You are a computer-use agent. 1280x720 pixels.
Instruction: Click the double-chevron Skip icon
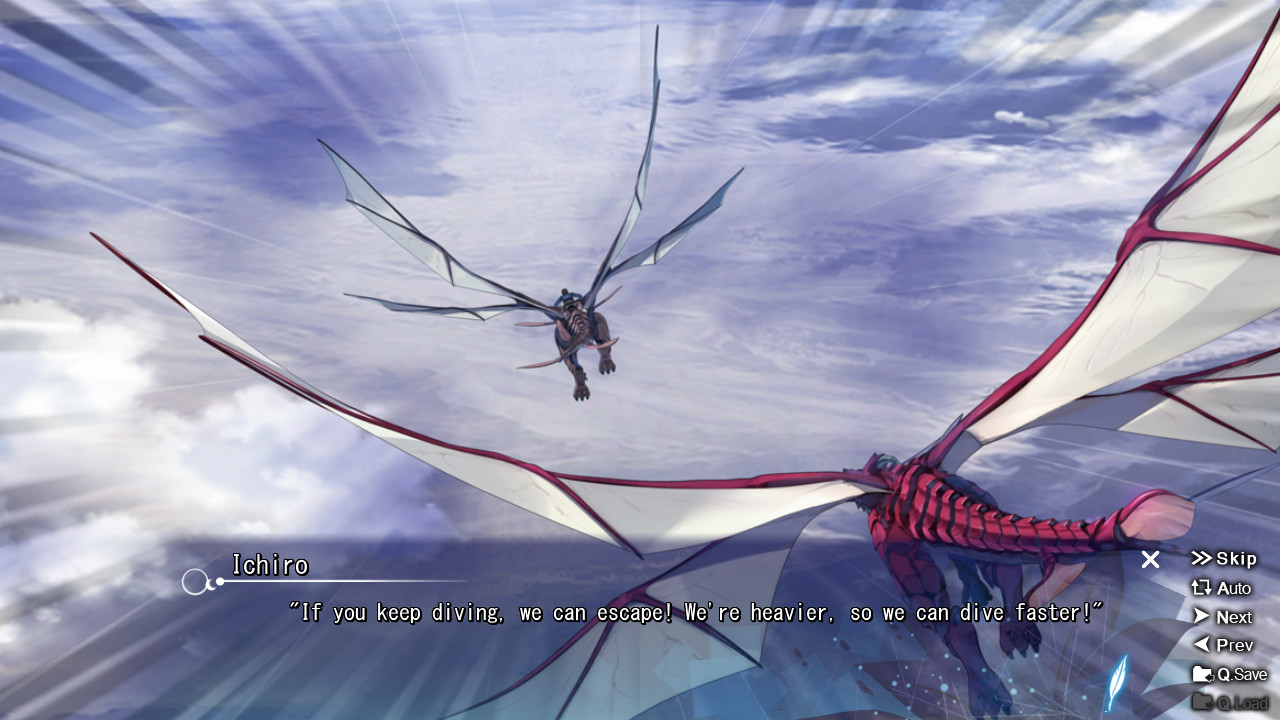[1203, 559]
